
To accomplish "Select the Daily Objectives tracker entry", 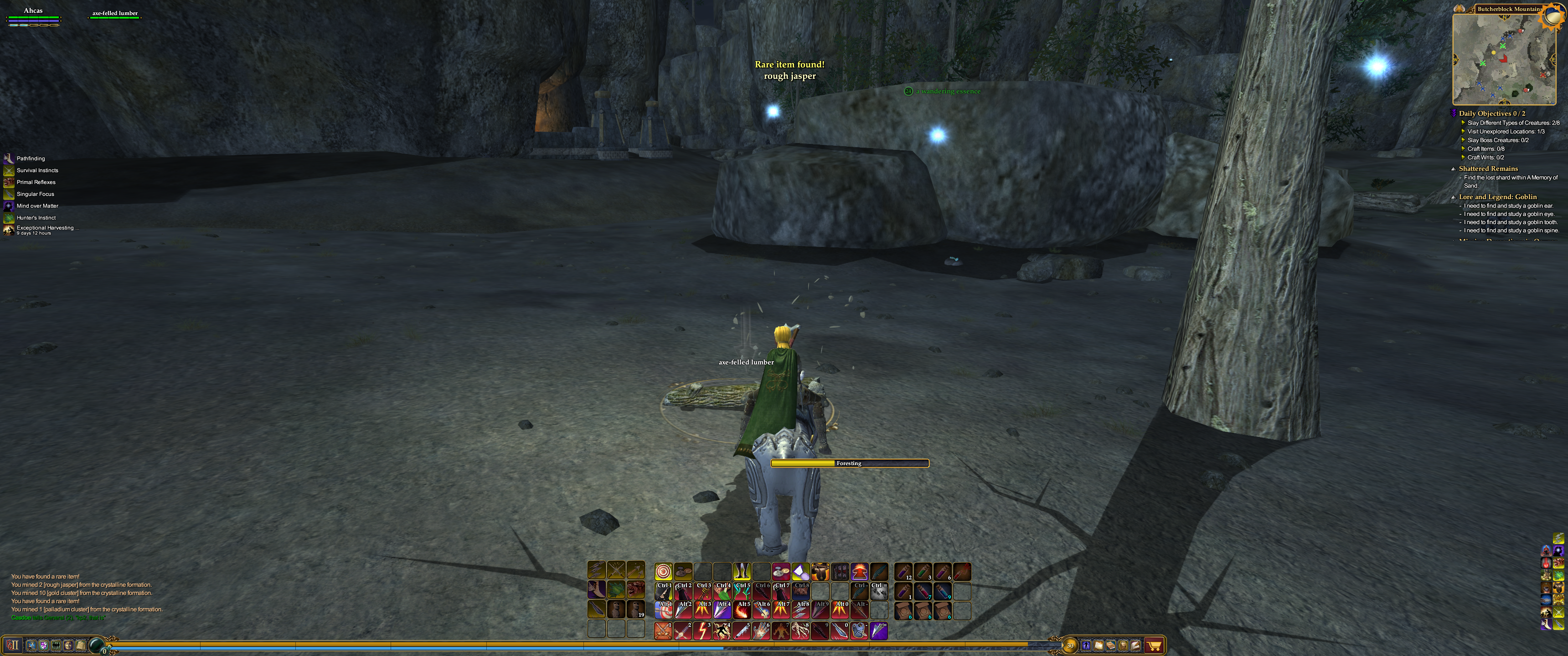I will [1491, 113].
